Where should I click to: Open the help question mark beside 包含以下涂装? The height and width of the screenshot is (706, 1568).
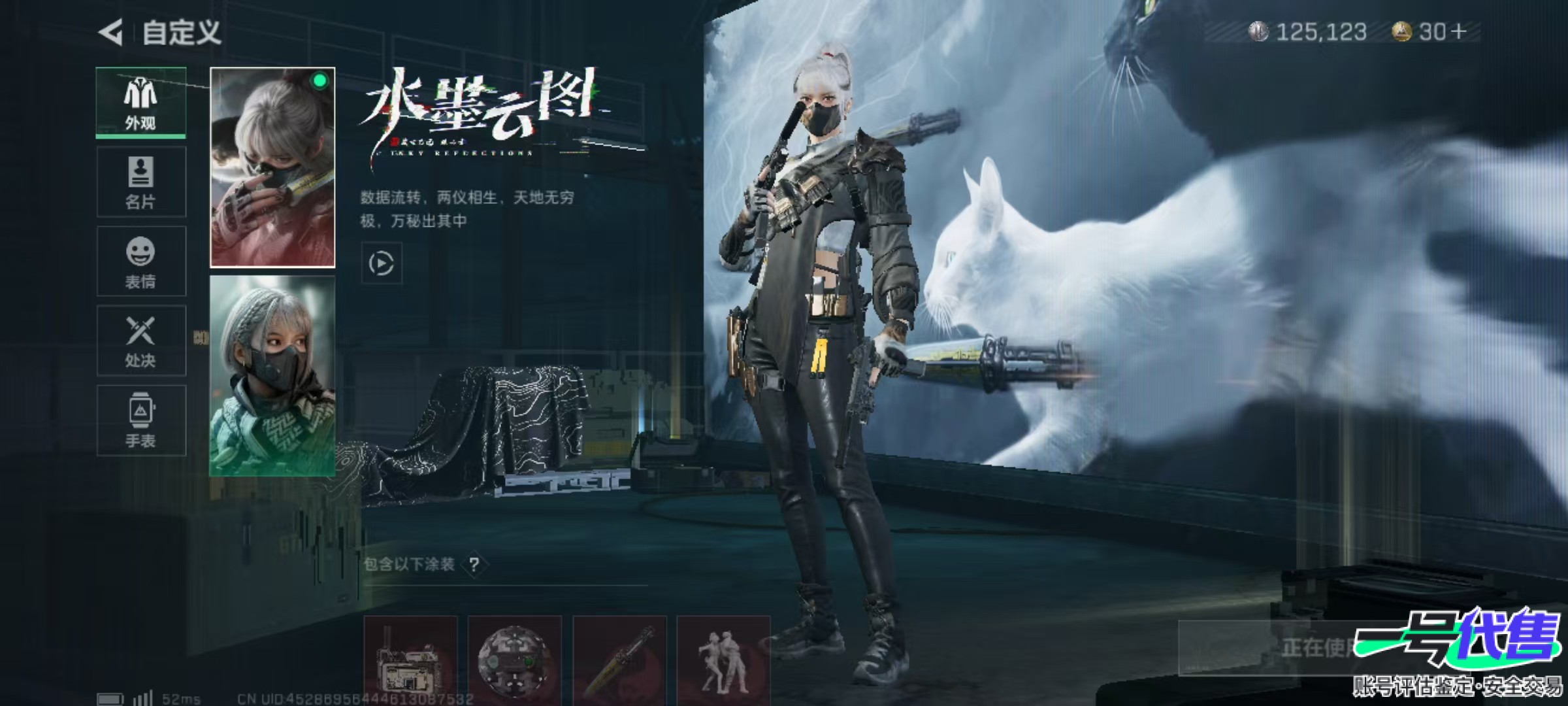point(475,564)
